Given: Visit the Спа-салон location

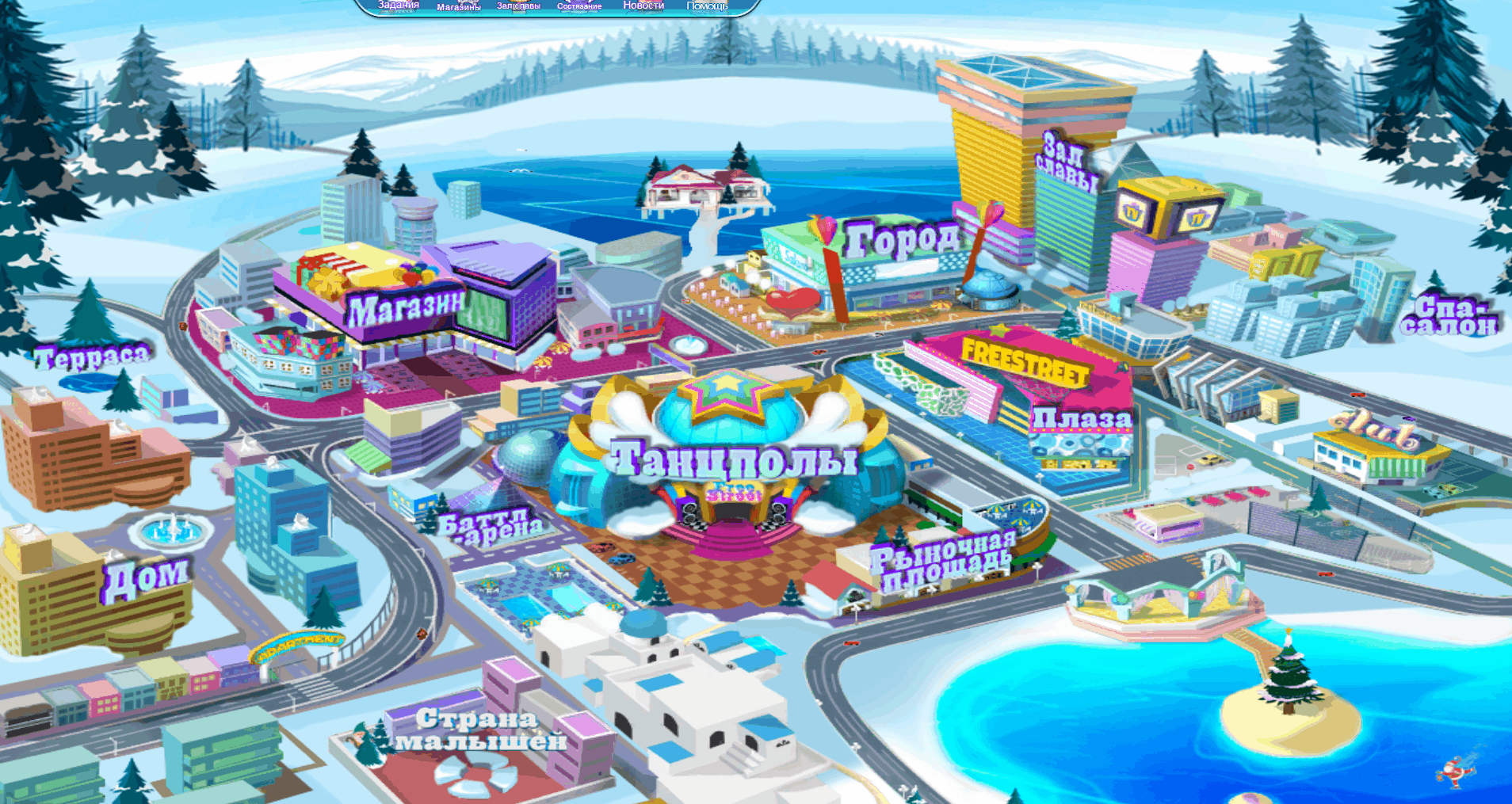Looking at the screenshot, I should point(1449,315).
